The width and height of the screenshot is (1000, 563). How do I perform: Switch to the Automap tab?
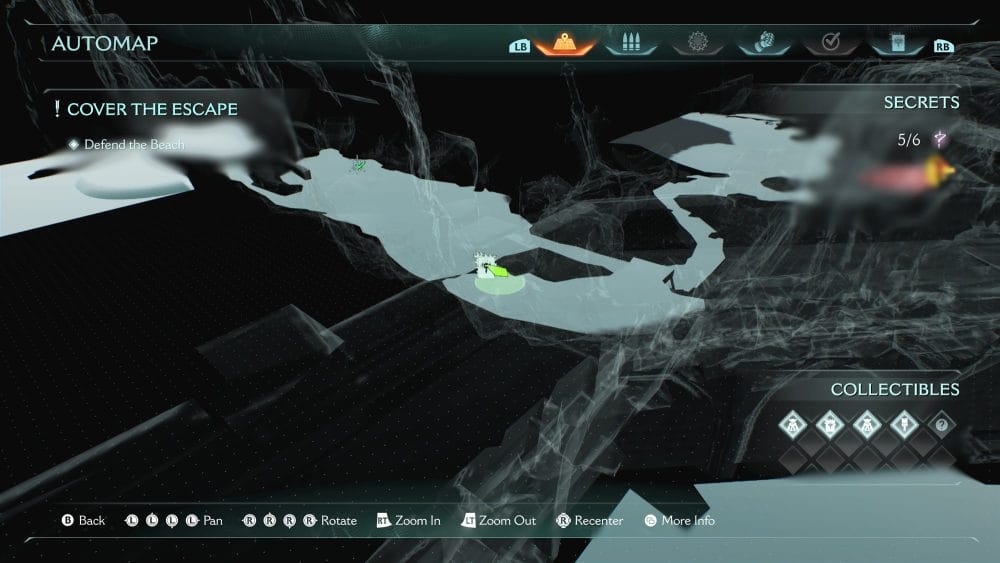coord(565,44)
